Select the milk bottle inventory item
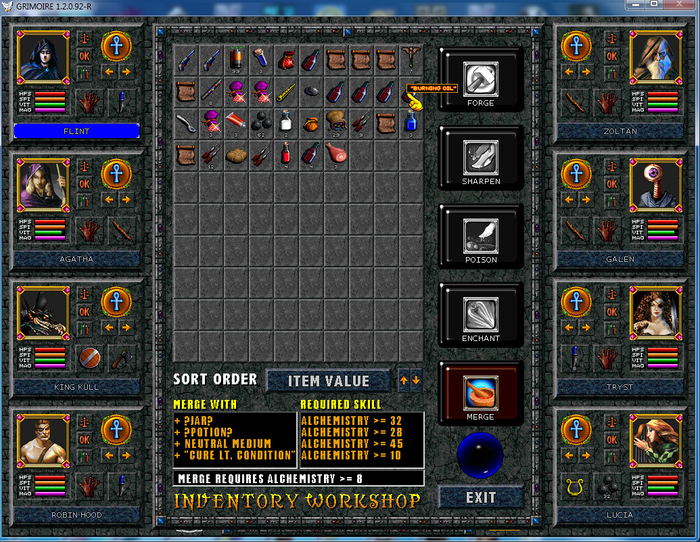The width and height of the screenshot is (700, 542). (286, 122)
